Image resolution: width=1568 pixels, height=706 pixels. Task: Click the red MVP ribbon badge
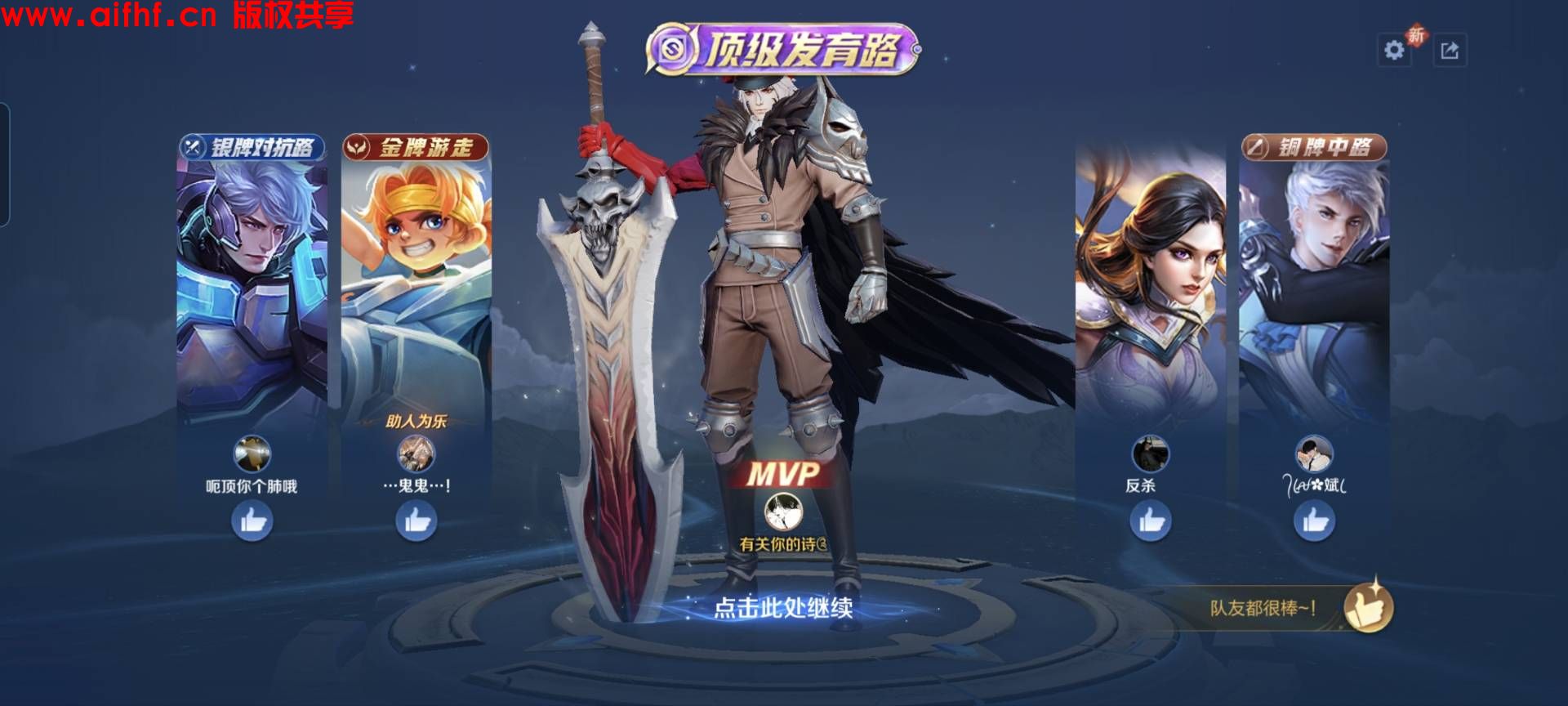tap(786, 471)
